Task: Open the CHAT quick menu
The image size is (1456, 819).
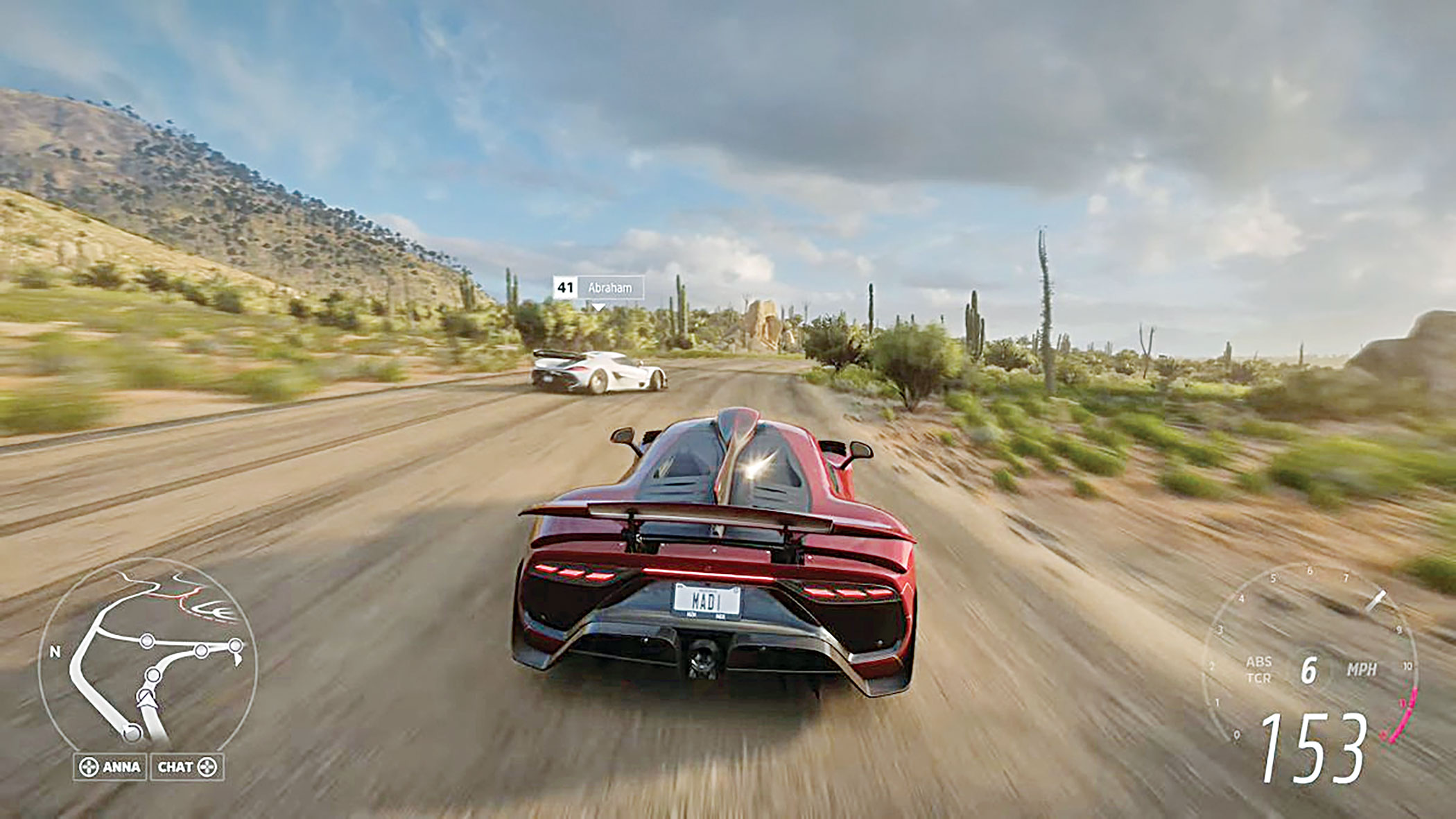Action: [187, 766]
